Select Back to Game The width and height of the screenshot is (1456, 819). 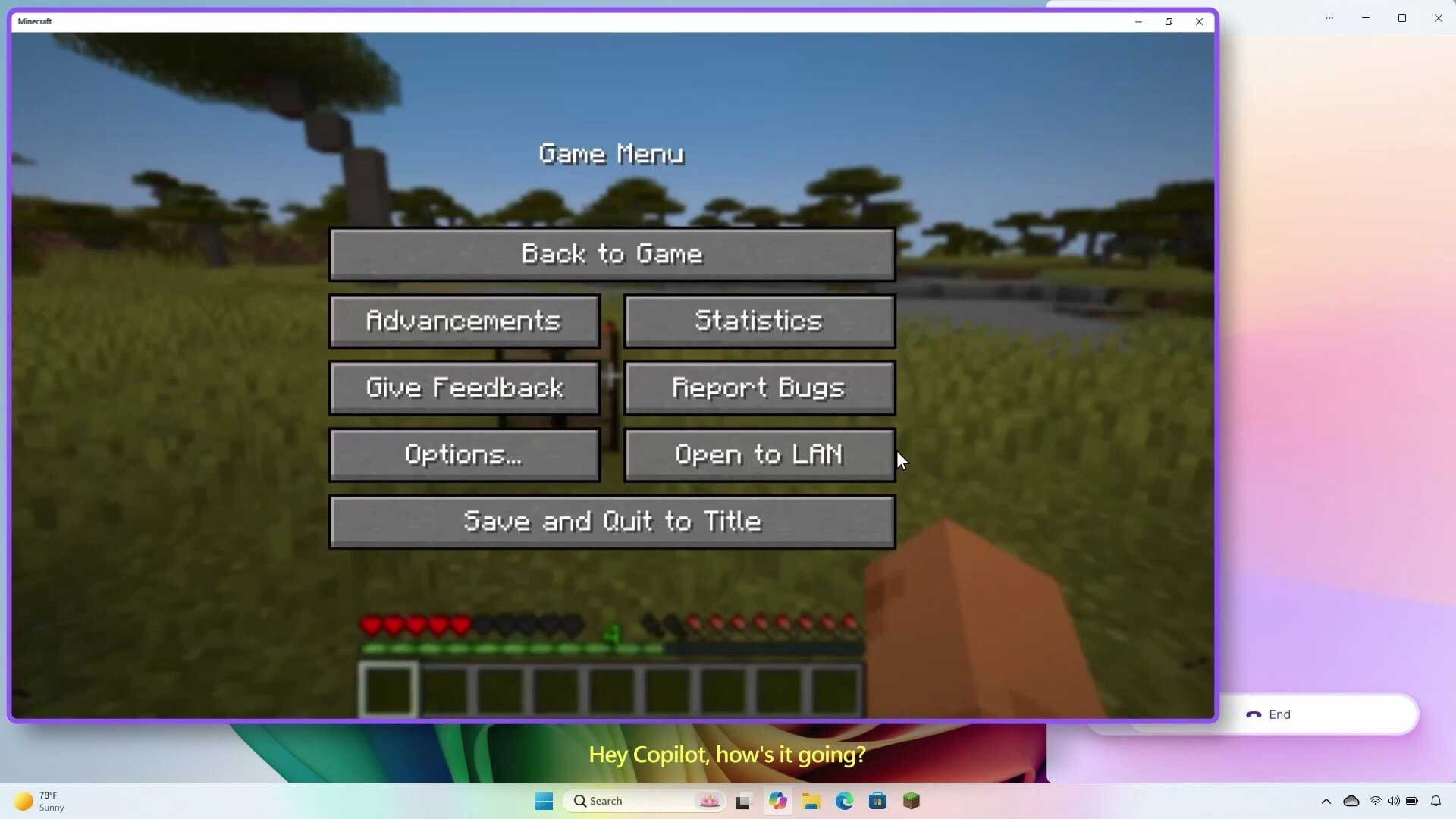611,254
